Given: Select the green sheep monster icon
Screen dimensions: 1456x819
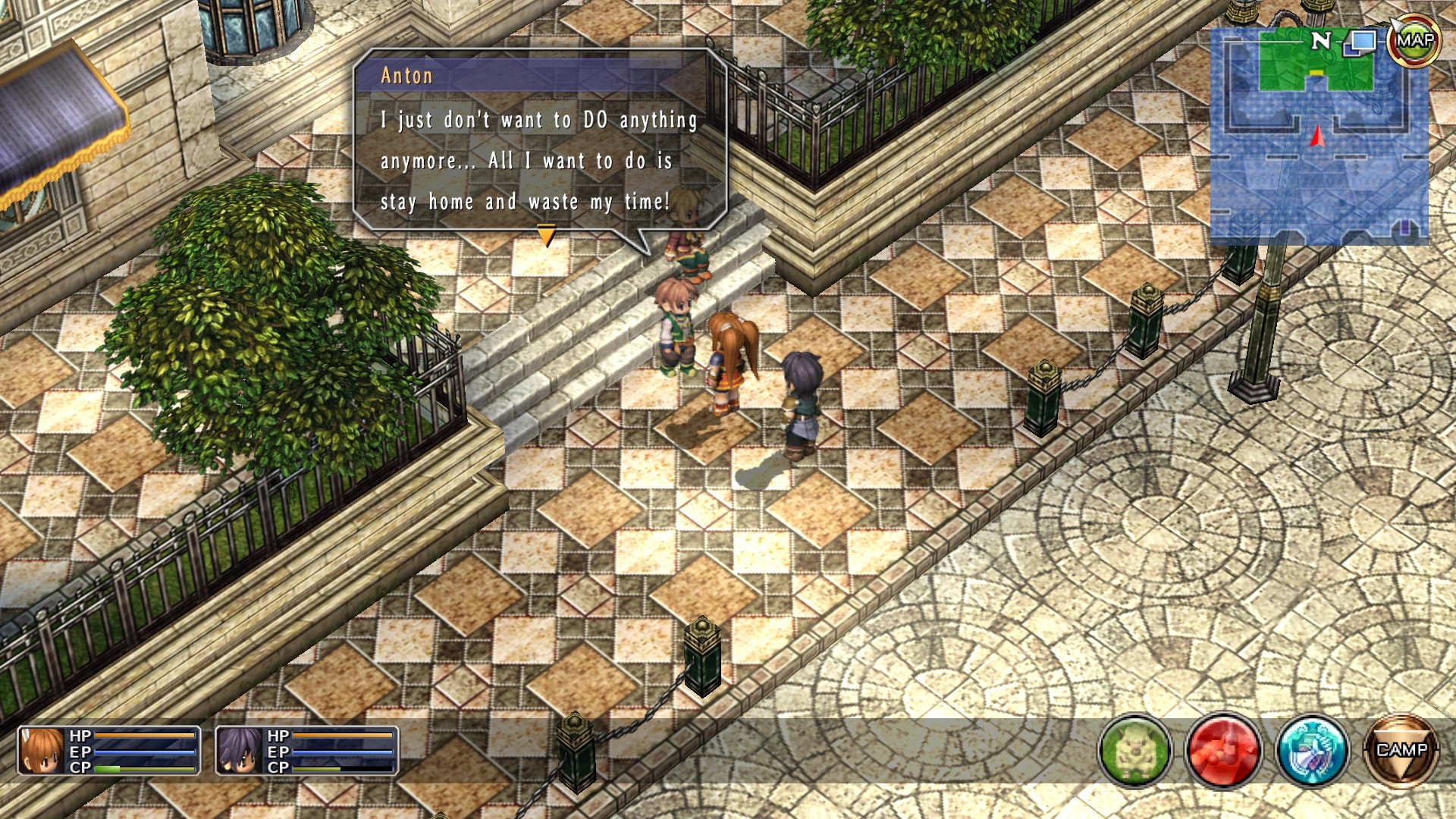Looking at the screenshot, I should [x=1134, y=751].
